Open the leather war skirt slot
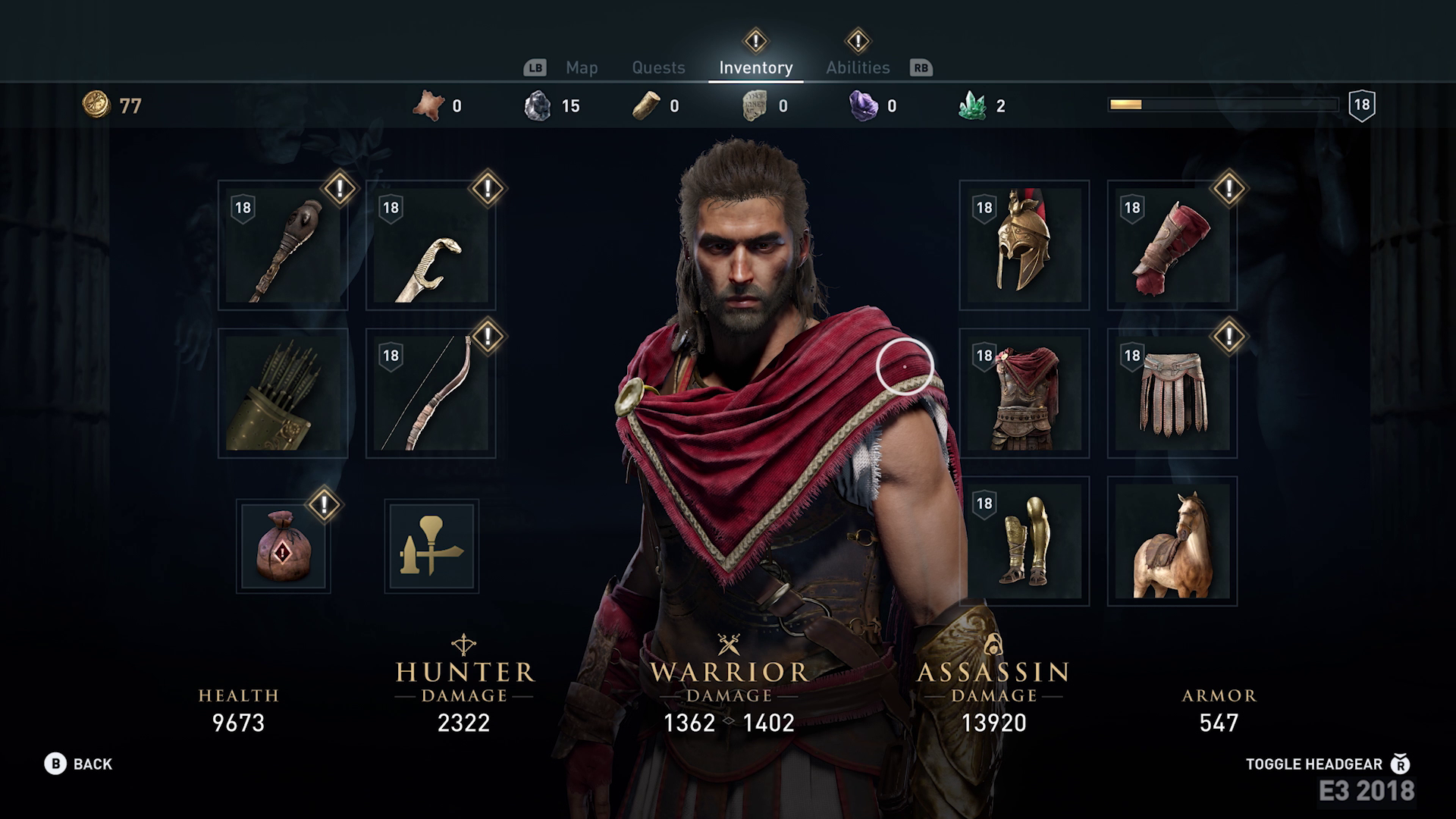The width and height of the screenshot is (1456, 819). 1172,394
